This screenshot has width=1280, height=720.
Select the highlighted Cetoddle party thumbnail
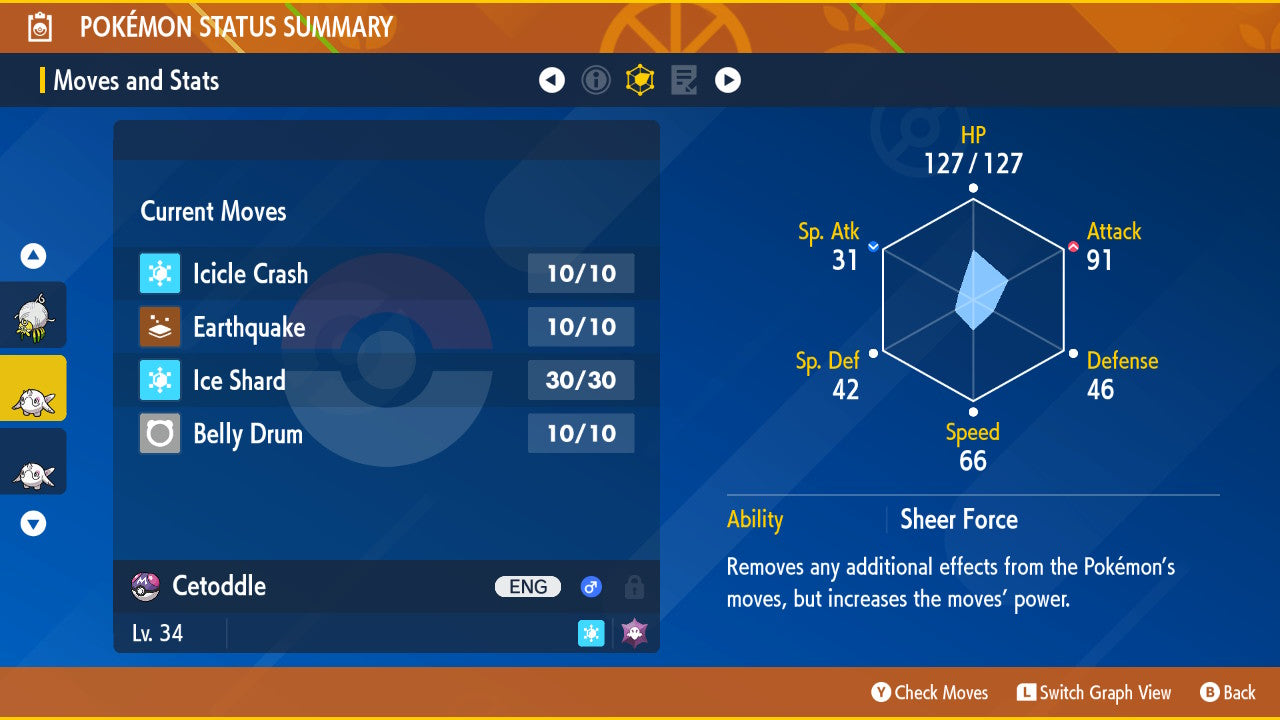coord(33,388)
